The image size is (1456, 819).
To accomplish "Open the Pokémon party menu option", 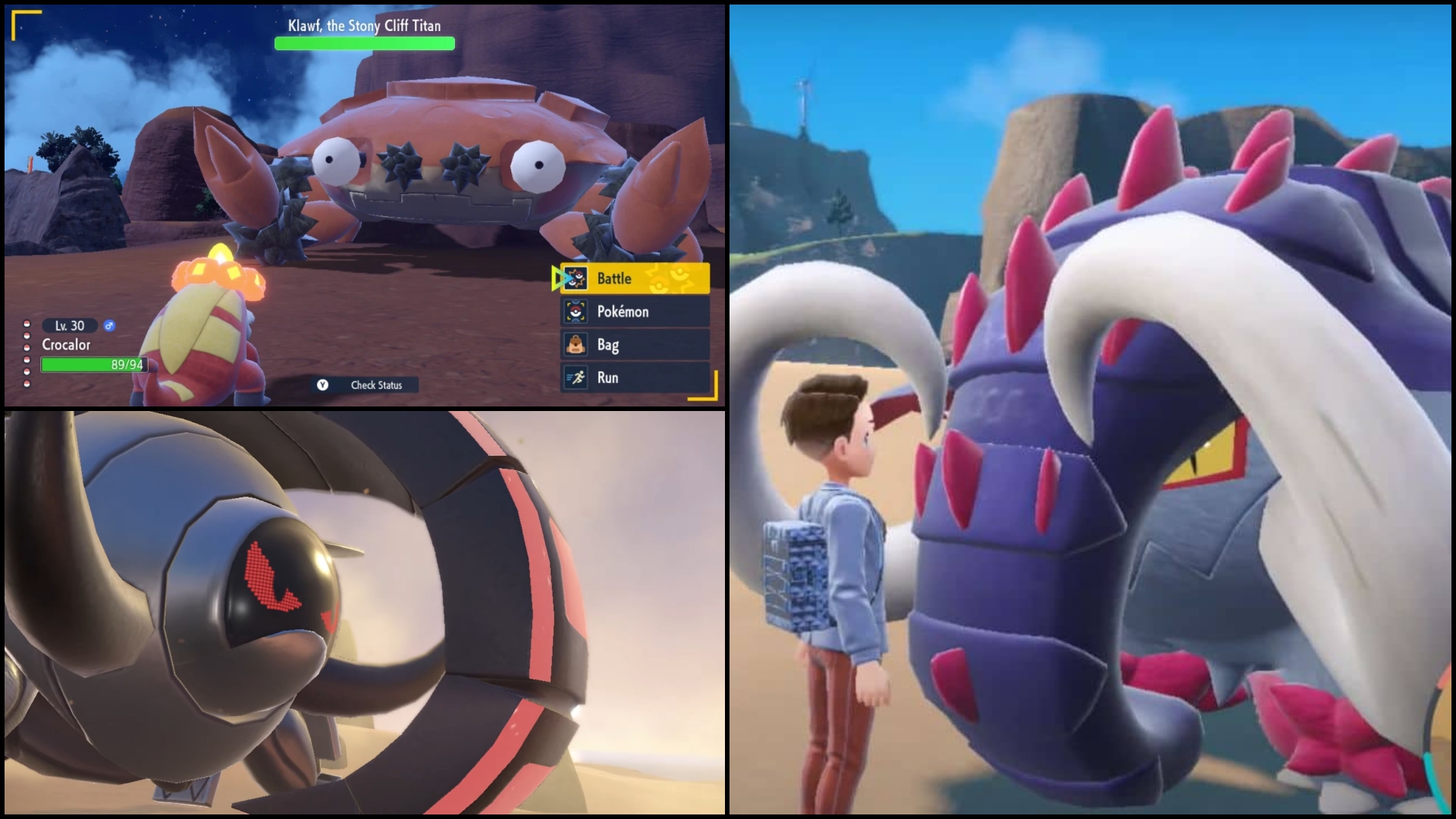I will coord(635,312).
